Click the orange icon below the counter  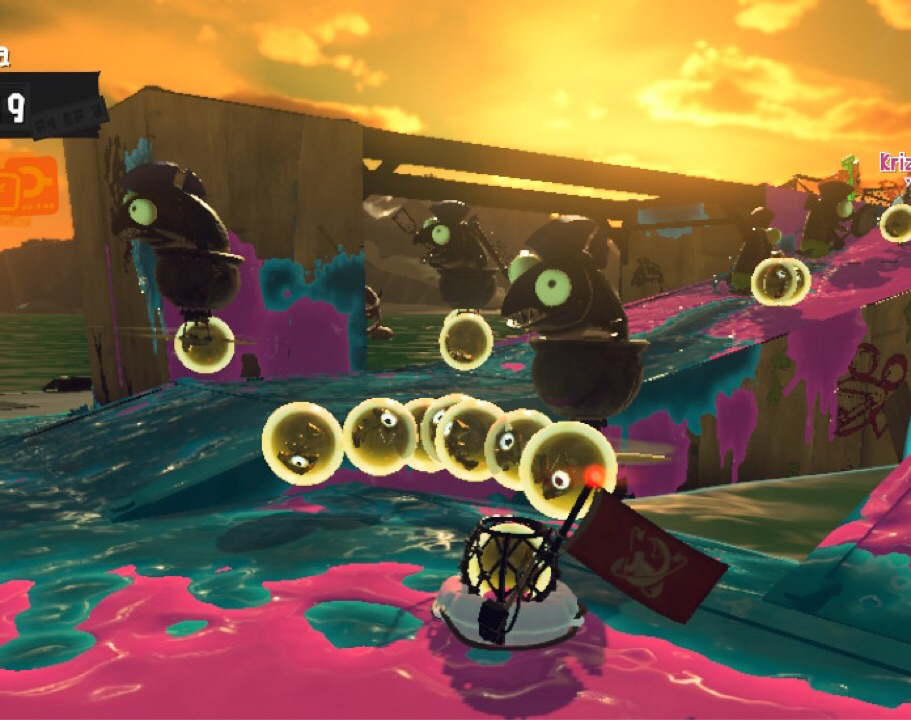coord(27,185)
